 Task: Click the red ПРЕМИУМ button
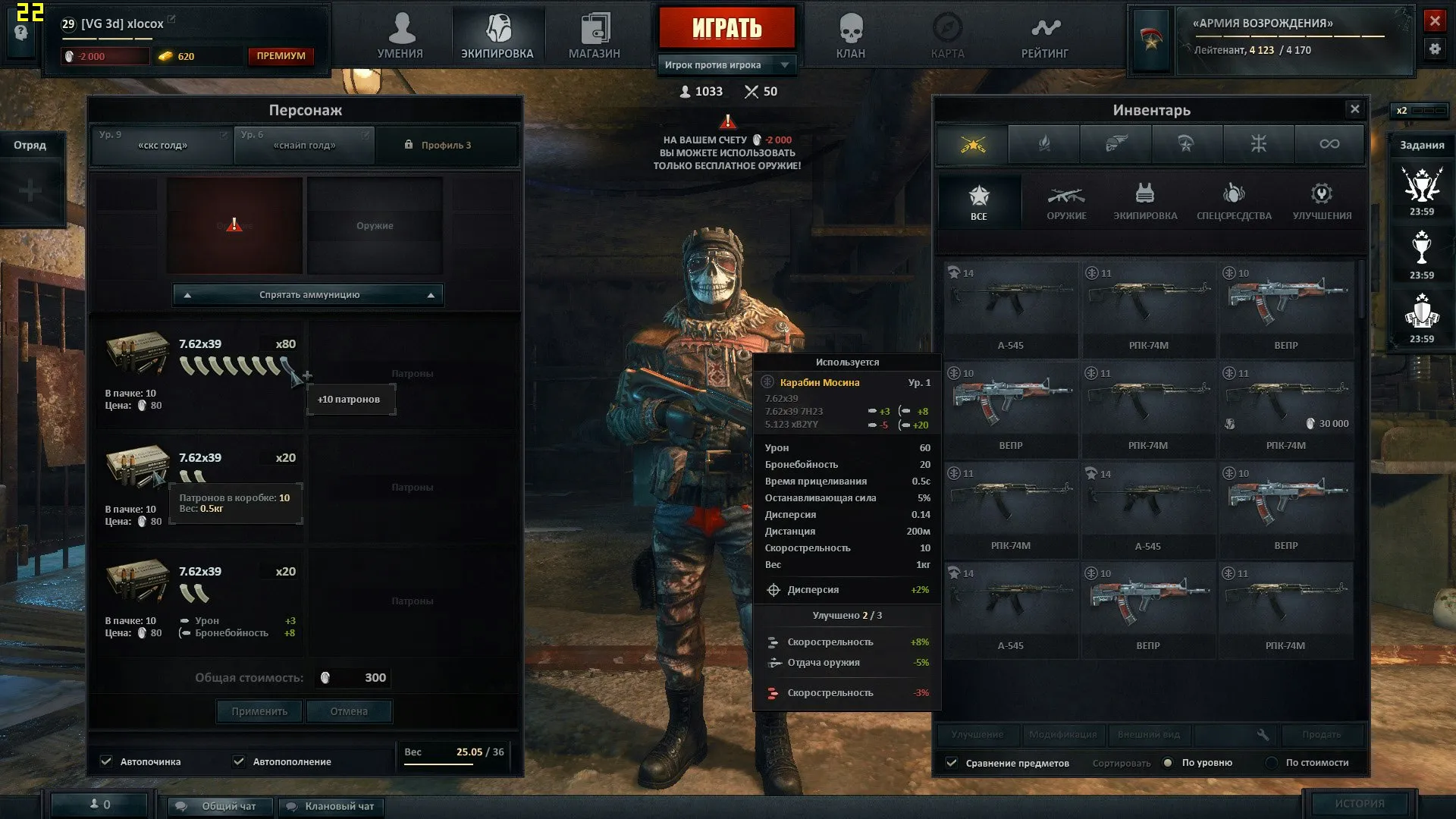[281, 56]
